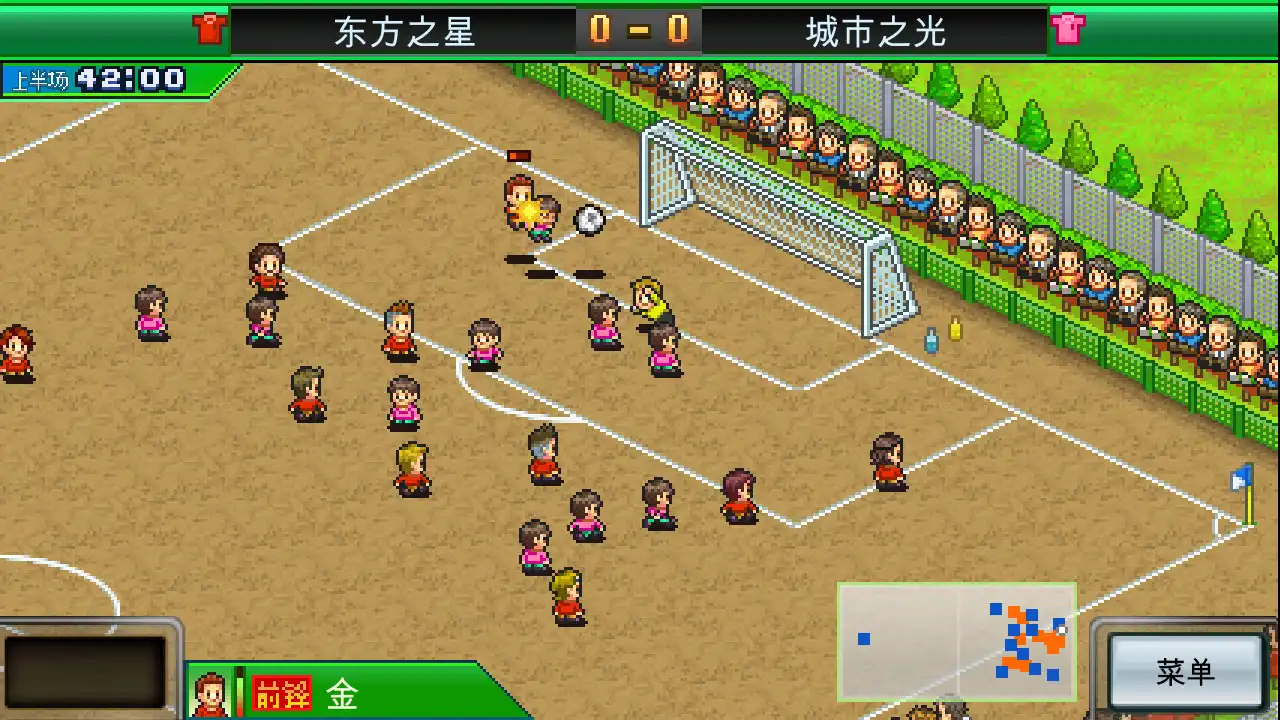1280x720 pixels.
Task: Select striker 金's portrait in the status banner
Action: [x=211, y=691]
